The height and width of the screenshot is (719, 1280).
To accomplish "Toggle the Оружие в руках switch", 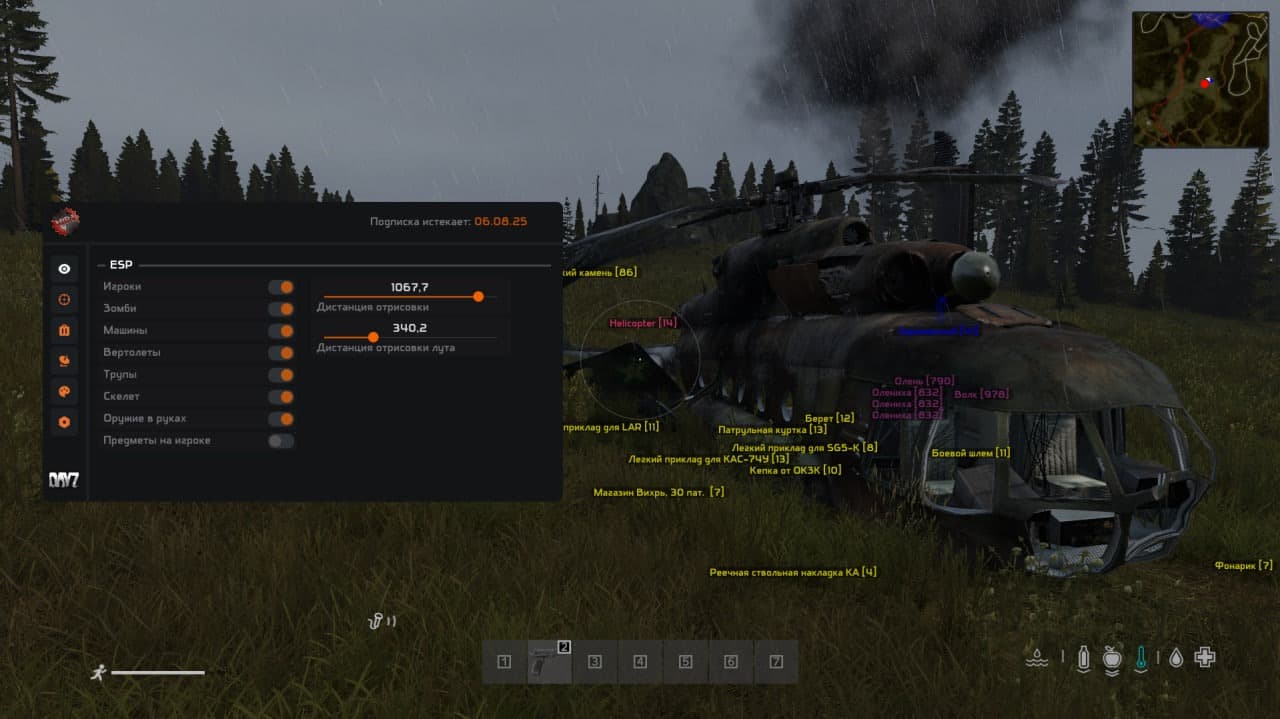I will click(x=281, y=419).
